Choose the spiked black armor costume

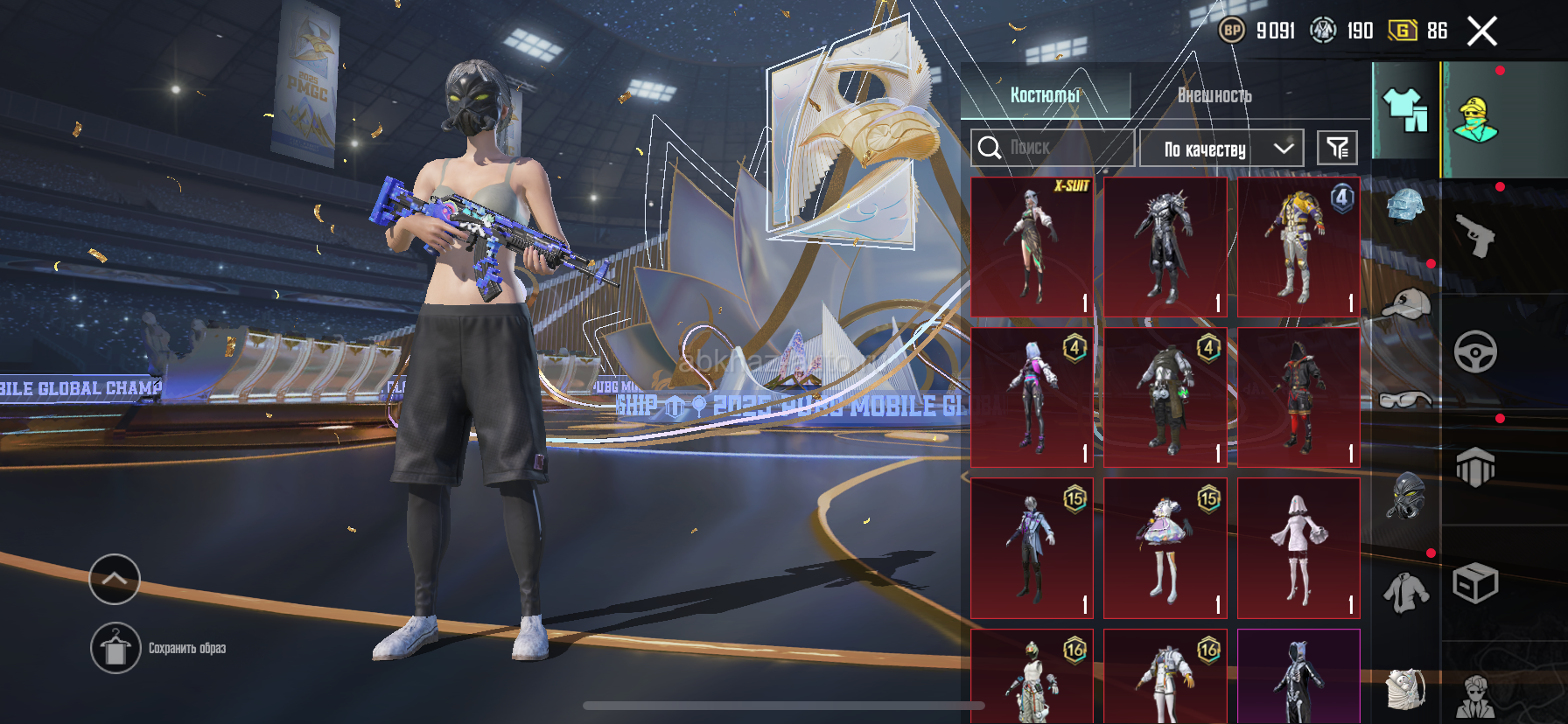pyautogui.click(x=1165, y=247)
